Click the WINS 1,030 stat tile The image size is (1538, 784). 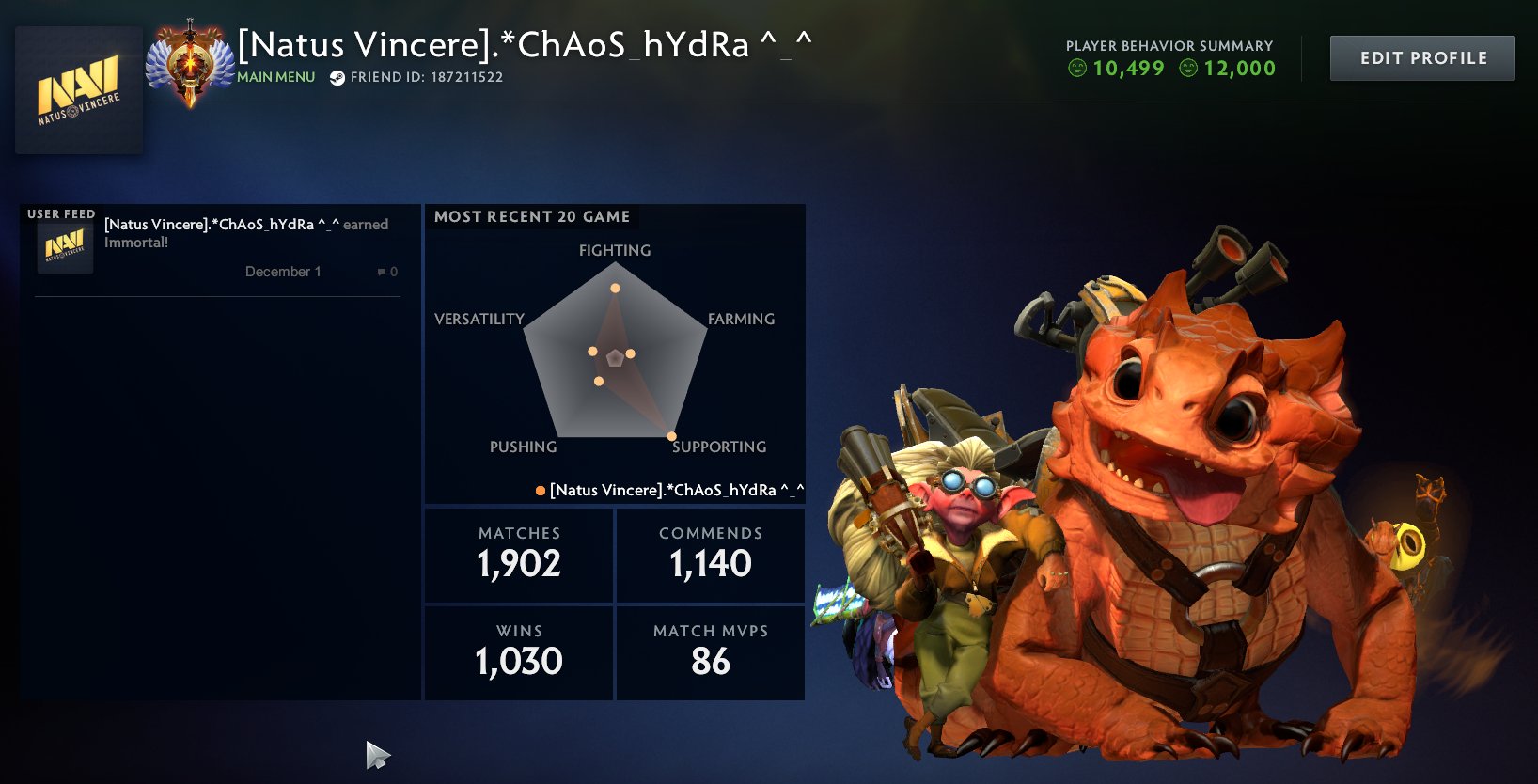(518, 652)
